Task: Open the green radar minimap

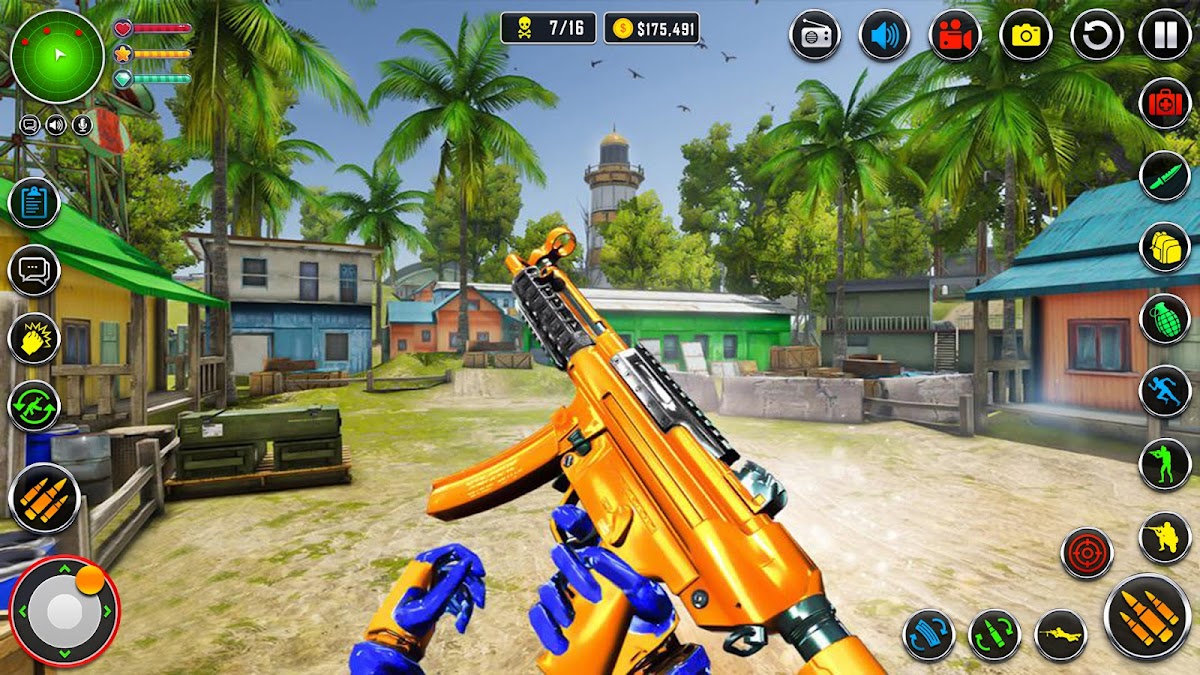Action: [x=57, y=57]
